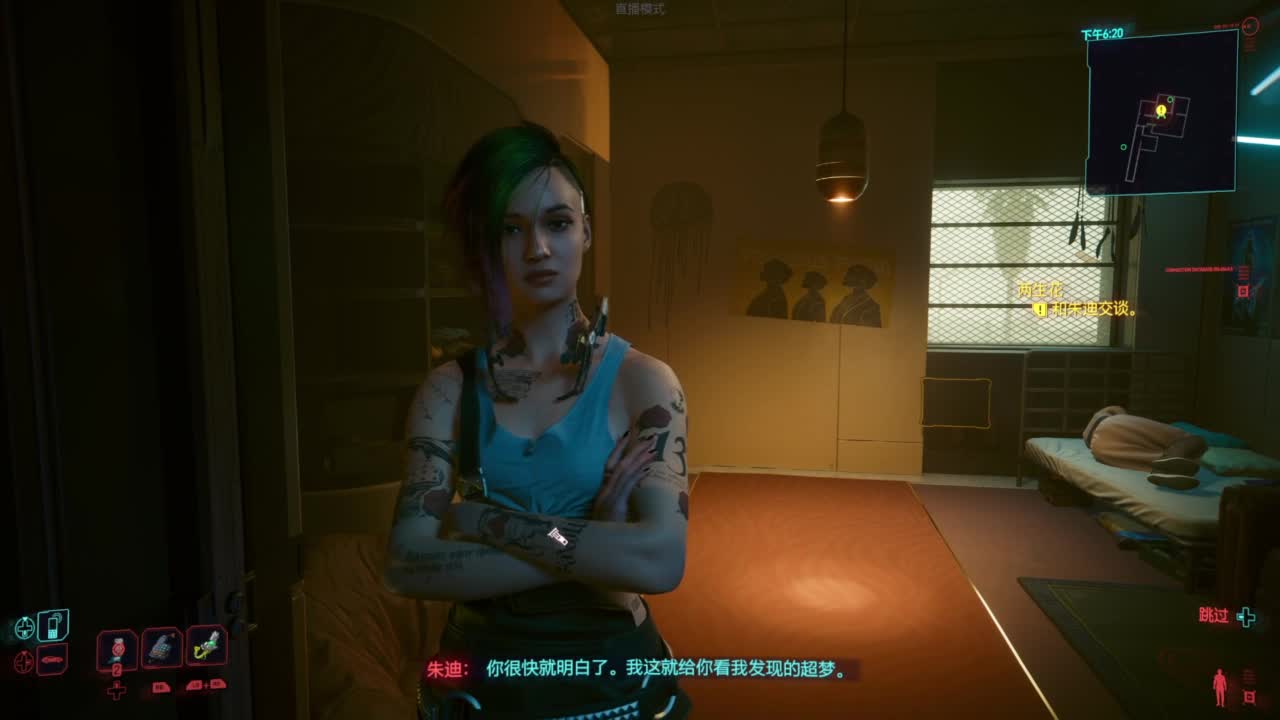Click the red cross icon under the grenade slot
Viewport: 1280px width, 720px height.
[x=116, y=689]
